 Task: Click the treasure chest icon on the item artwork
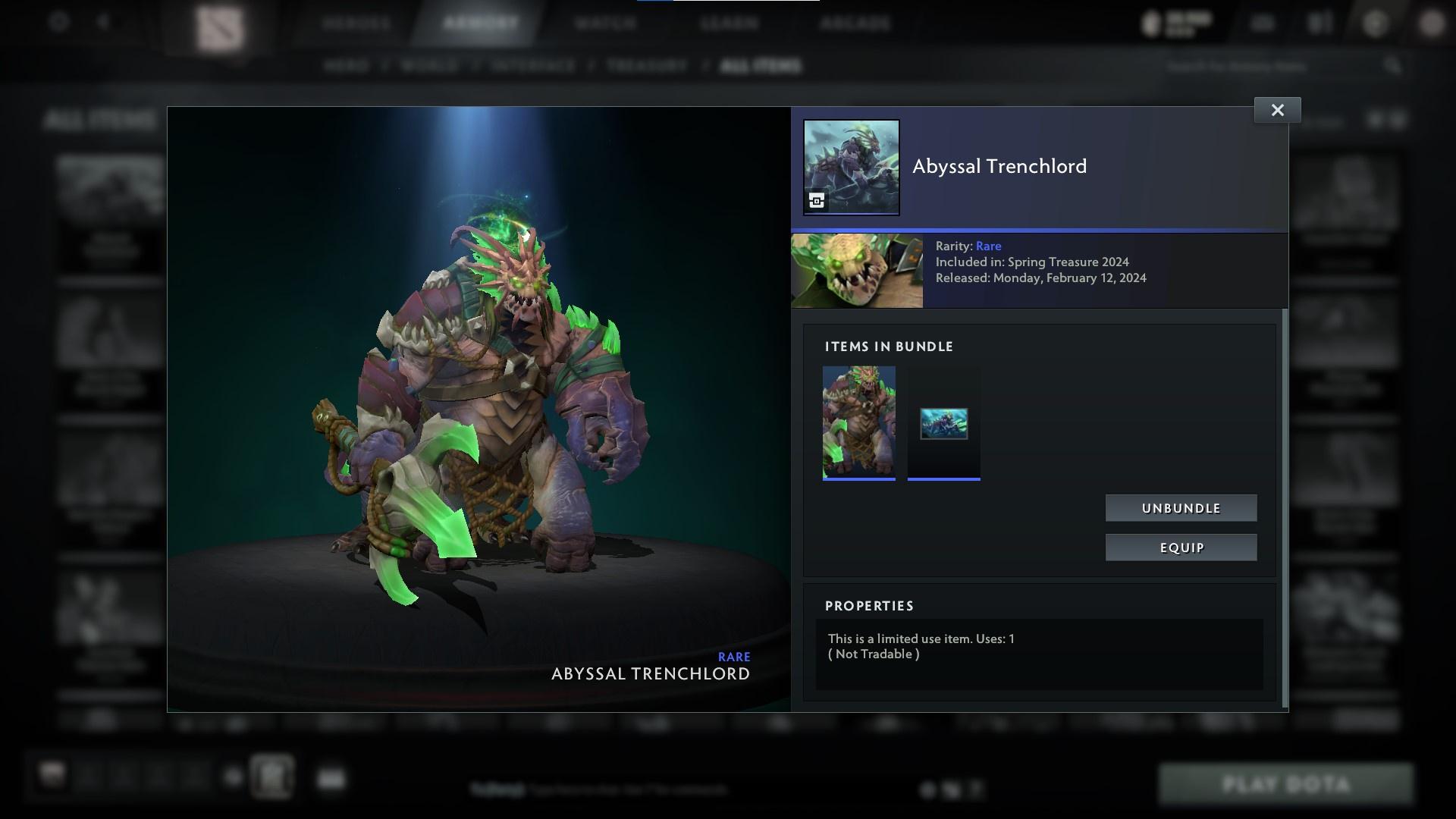coord(815,202)
